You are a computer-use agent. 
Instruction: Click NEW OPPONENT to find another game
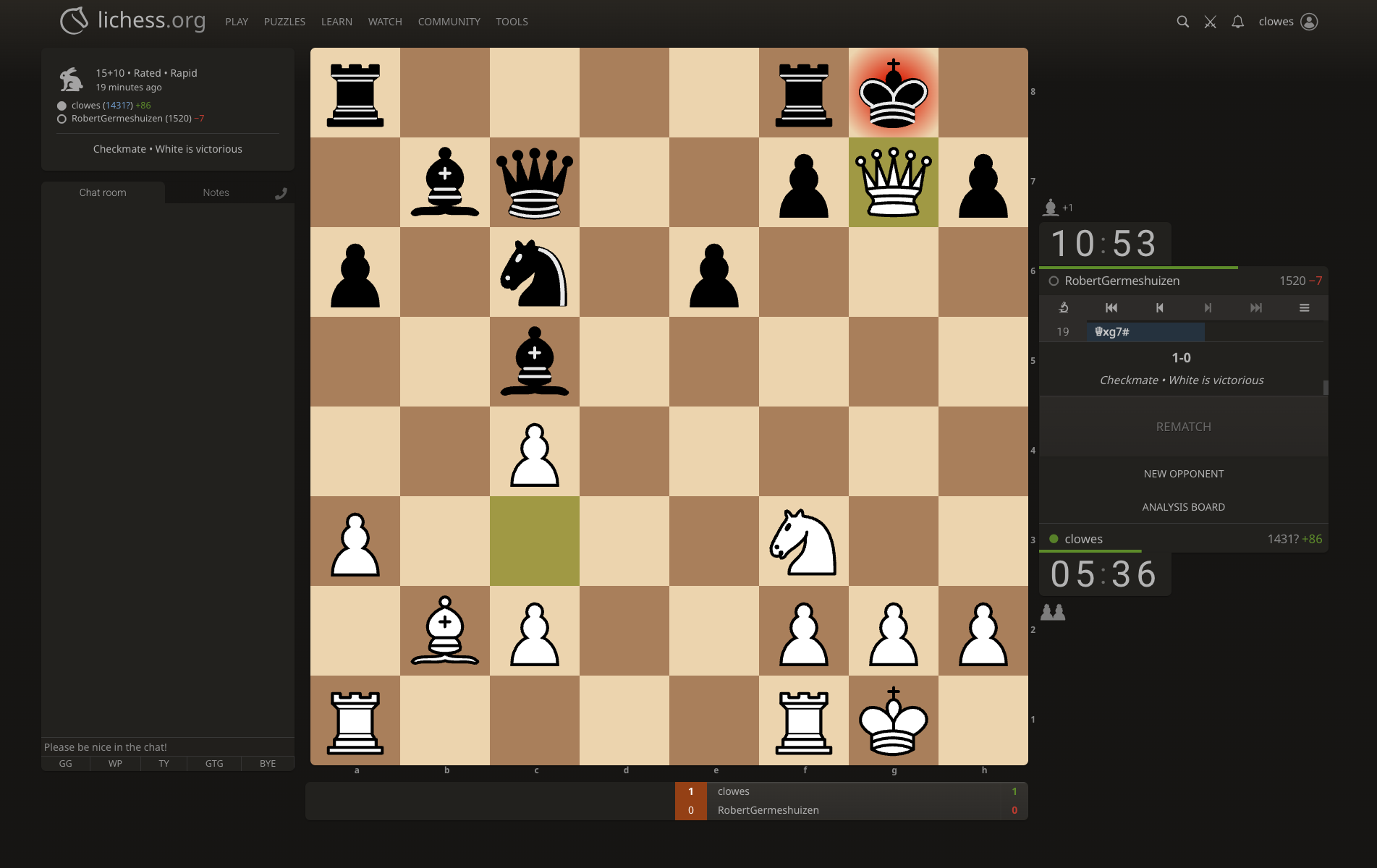1183,473
